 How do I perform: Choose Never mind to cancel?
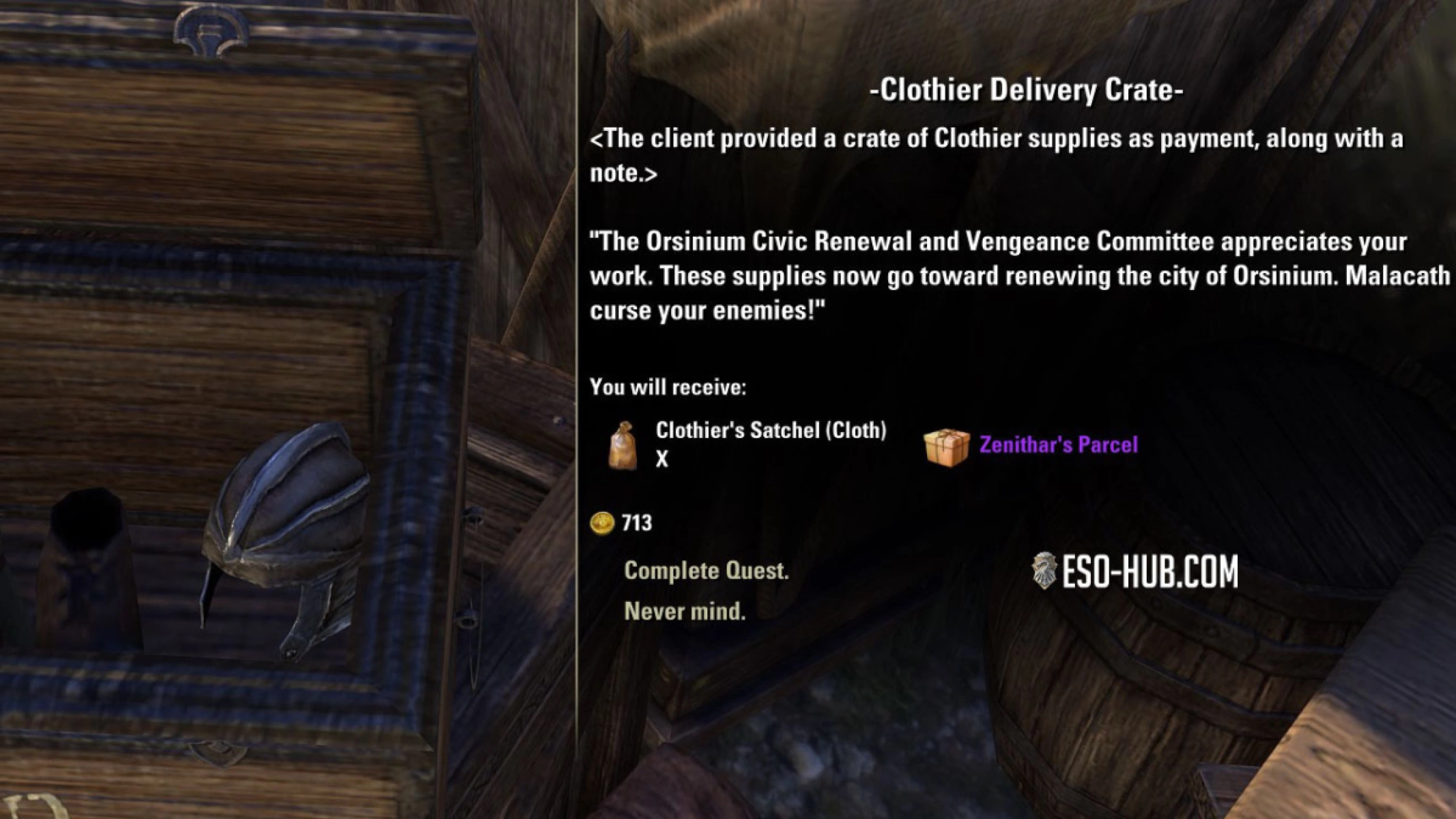pos(685,612)
